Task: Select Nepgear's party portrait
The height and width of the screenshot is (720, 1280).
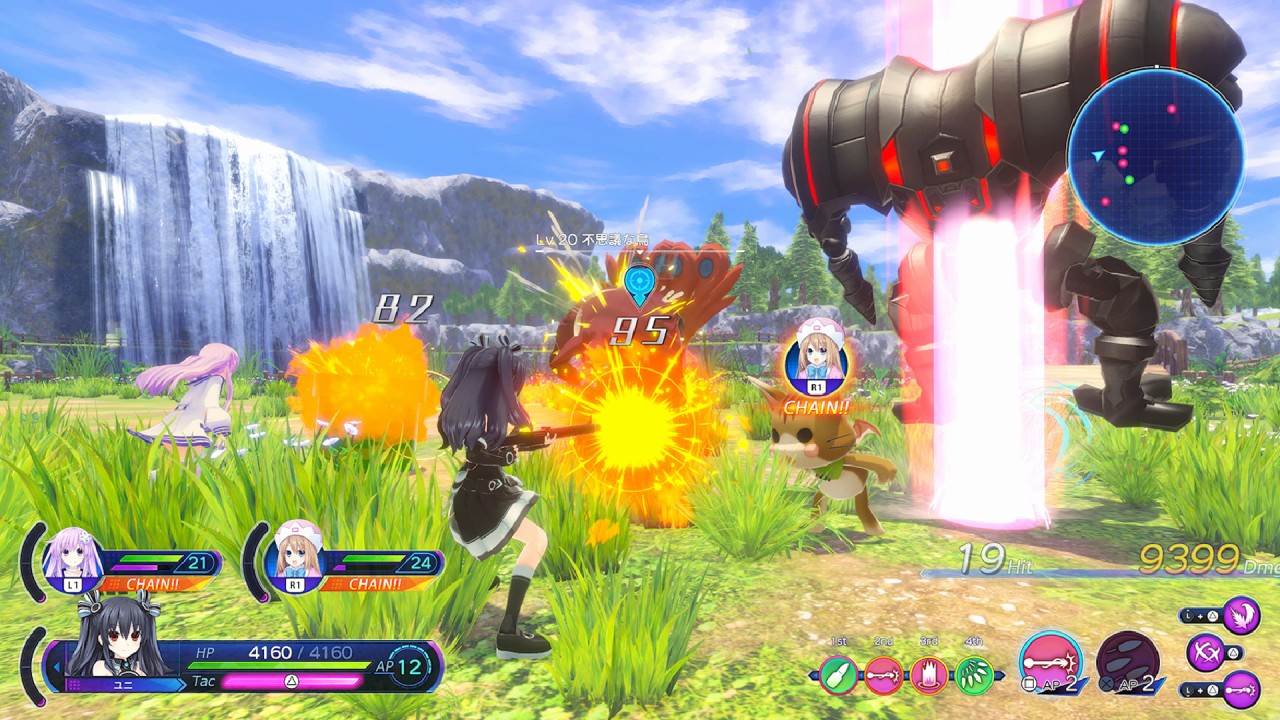Action: click(x=73, y=560)
